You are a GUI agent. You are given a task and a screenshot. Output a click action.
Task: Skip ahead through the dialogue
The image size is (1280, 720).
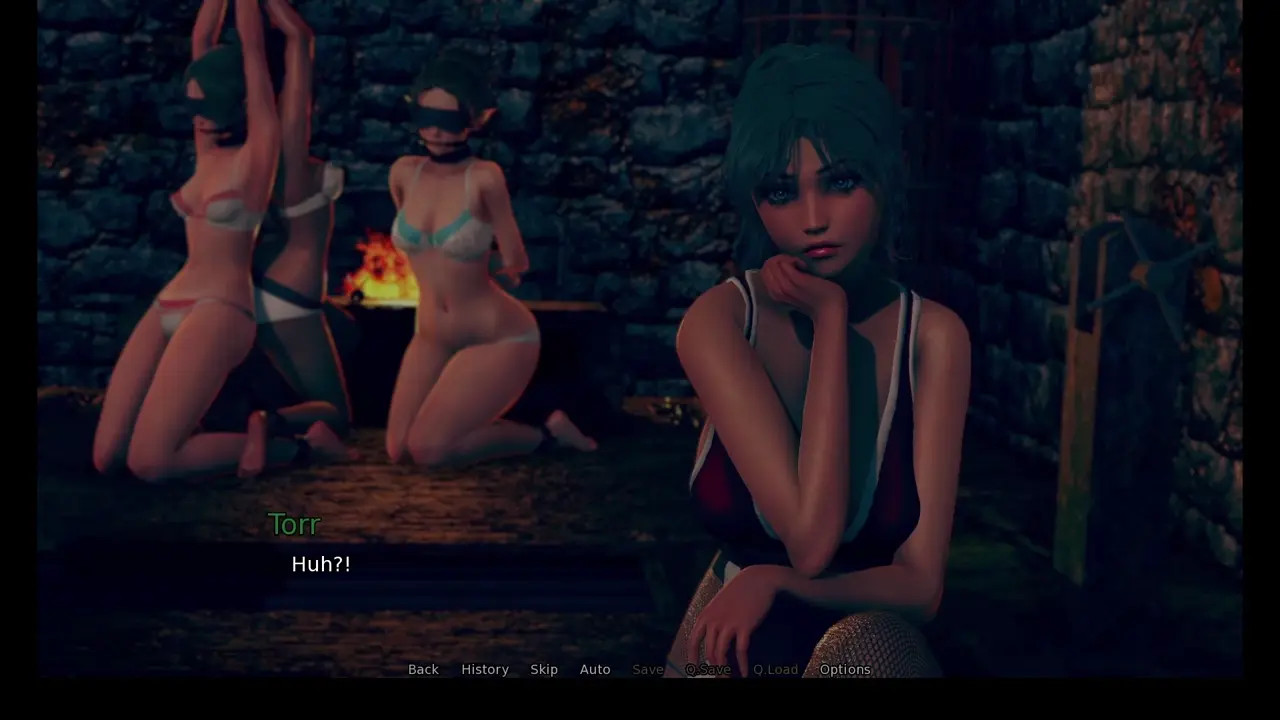[x=544, y=669]
